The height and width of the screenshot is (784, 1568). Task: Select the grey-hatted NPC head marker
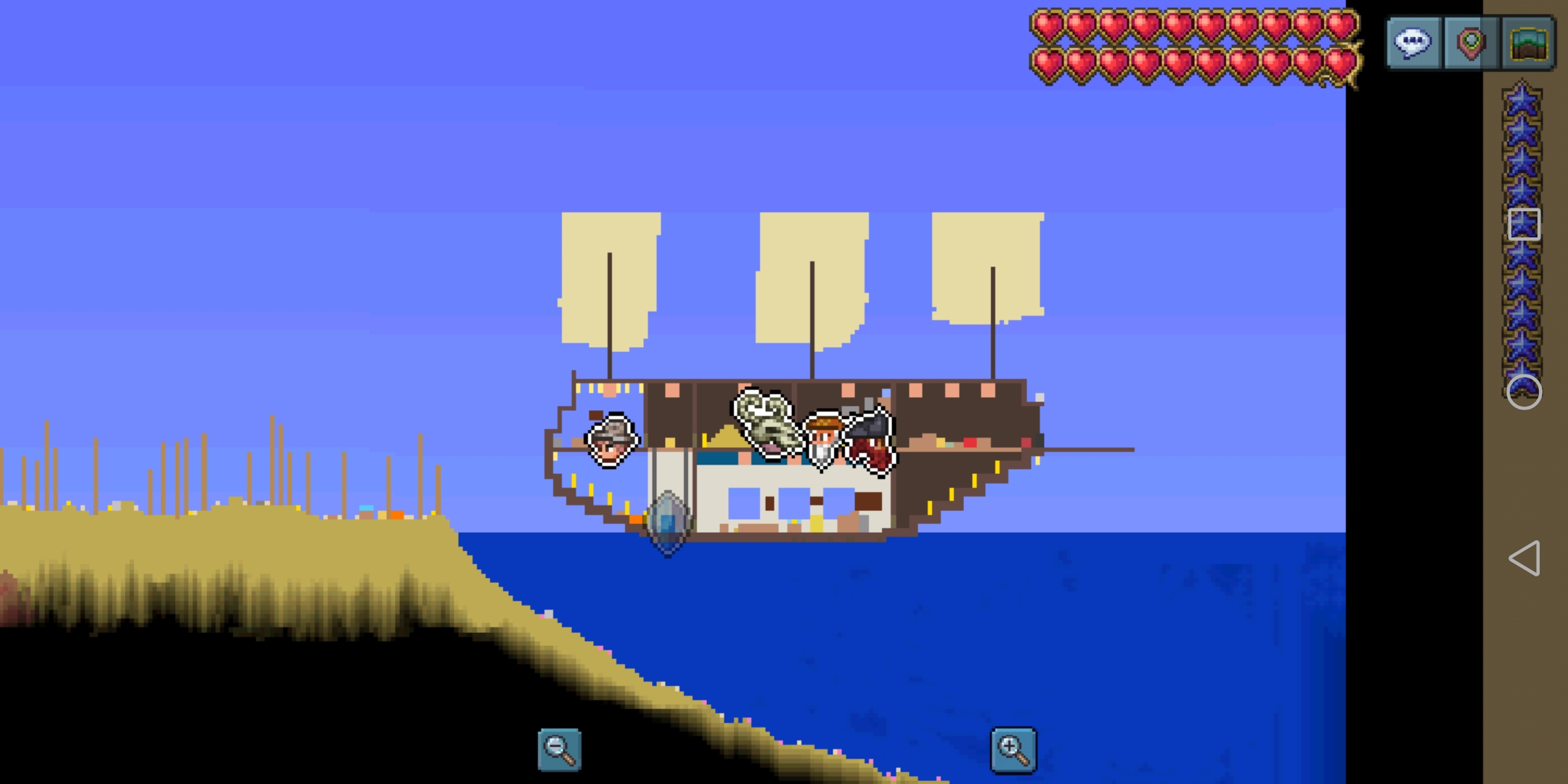[x=611, y=440]
